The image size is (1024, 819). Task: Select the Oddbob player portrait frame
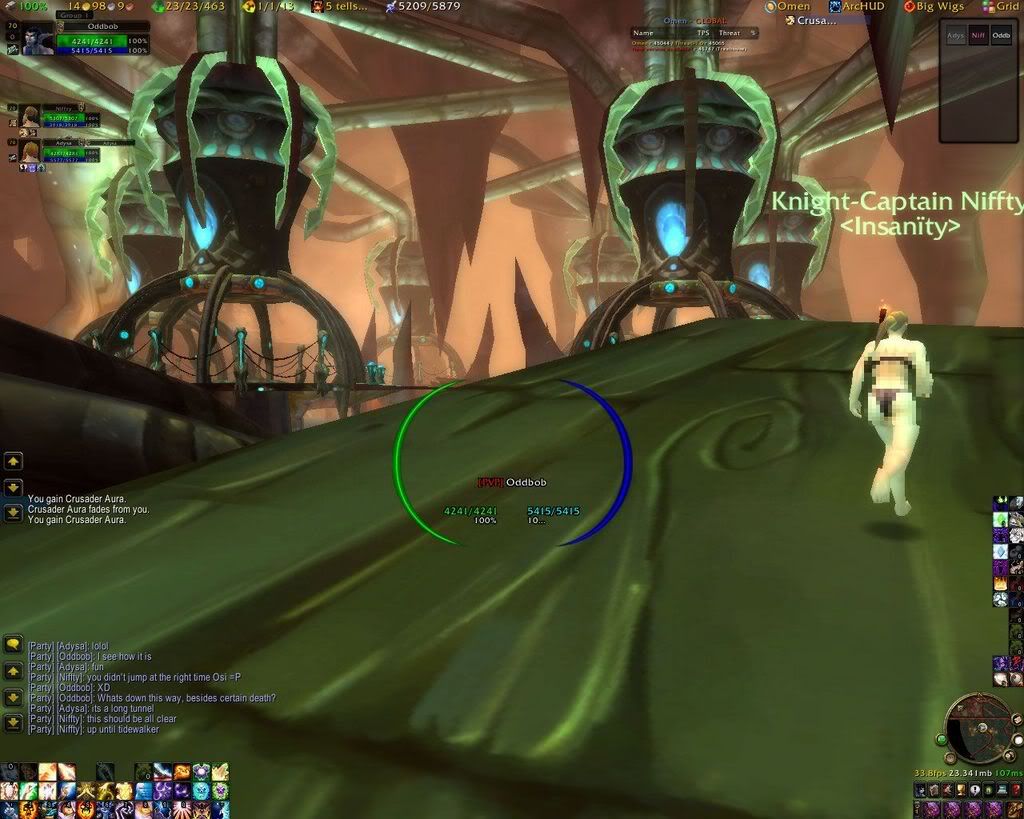(x=30, y=39)
